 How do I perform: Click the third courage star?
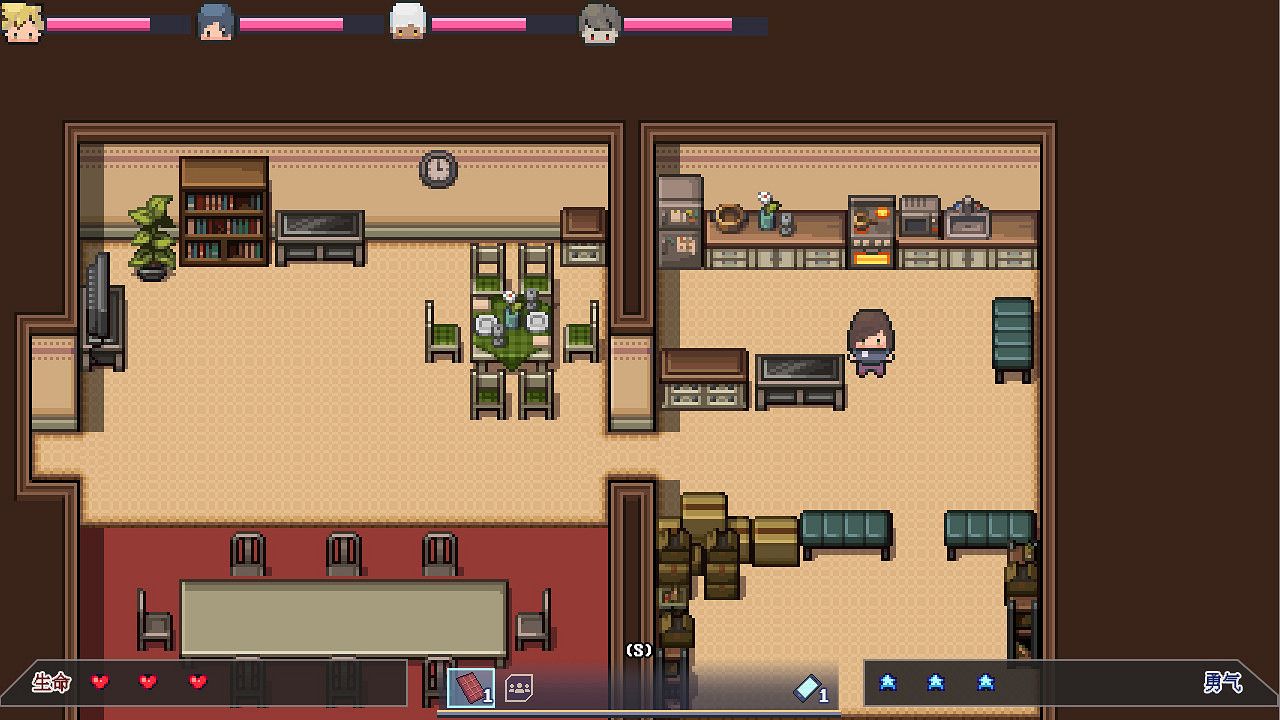coord(986,682)
